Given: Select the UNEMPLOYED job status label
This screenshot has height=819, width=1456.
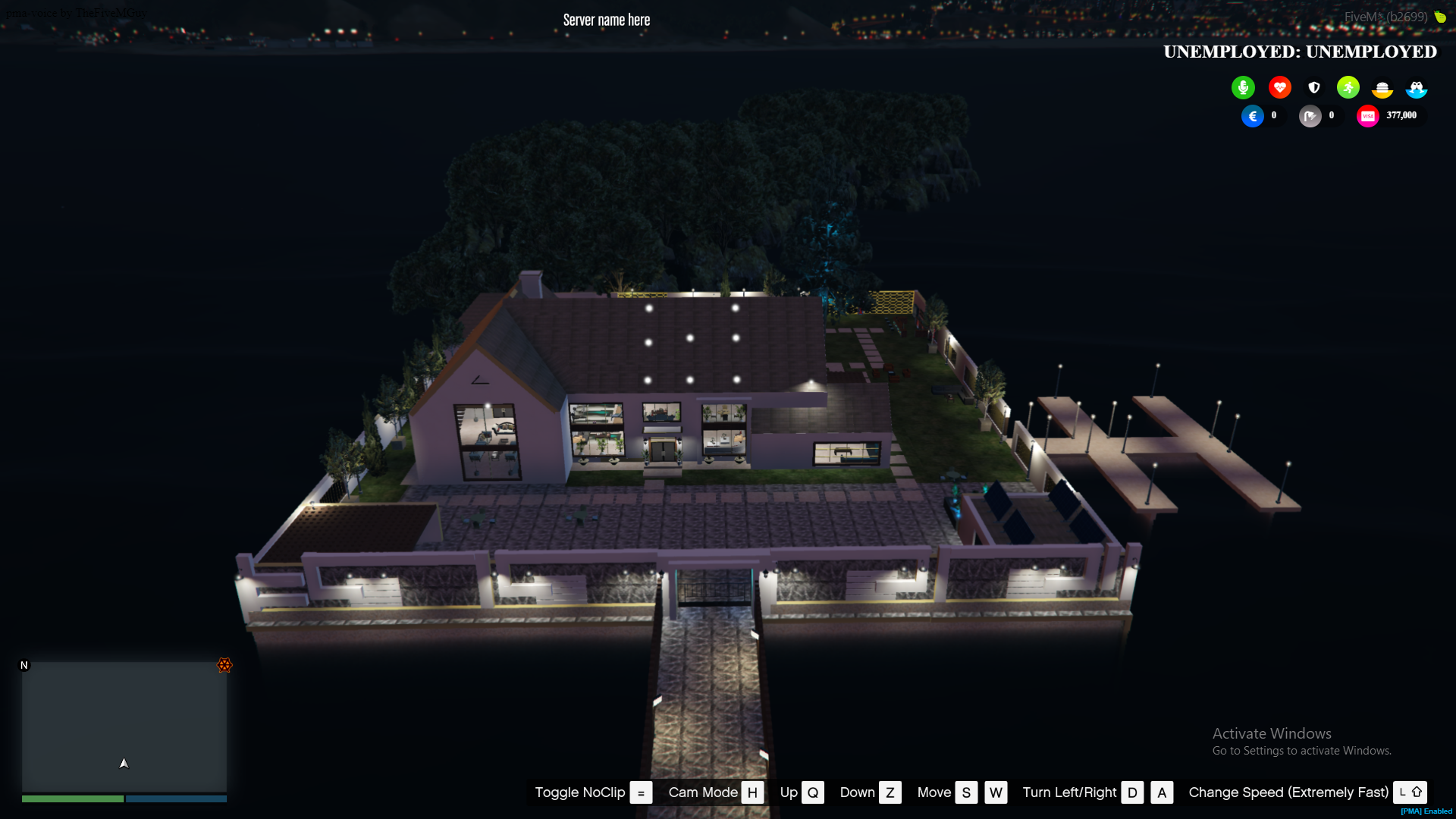Looking at the screenshot, I should 1300,52.
